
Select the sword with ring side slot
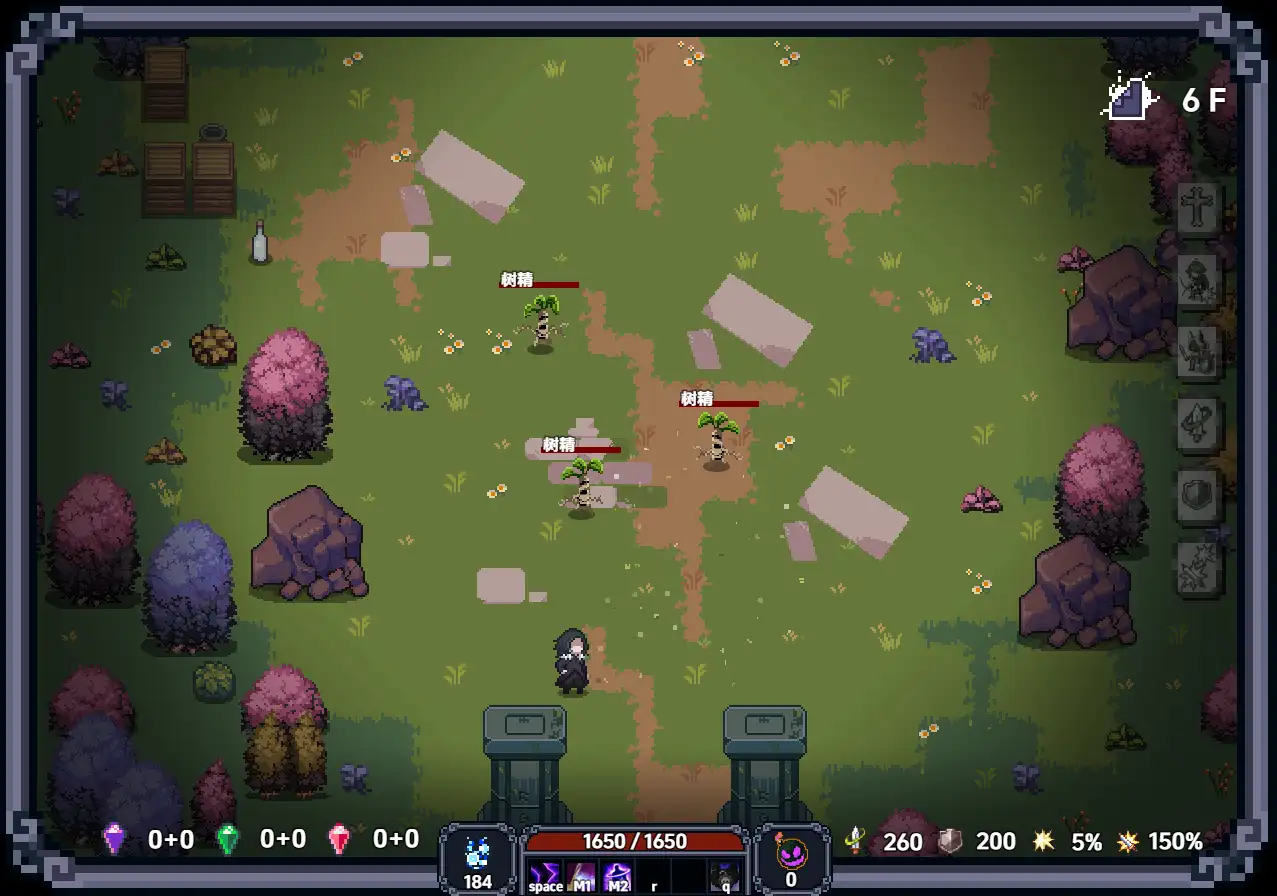coord(1197,424)
